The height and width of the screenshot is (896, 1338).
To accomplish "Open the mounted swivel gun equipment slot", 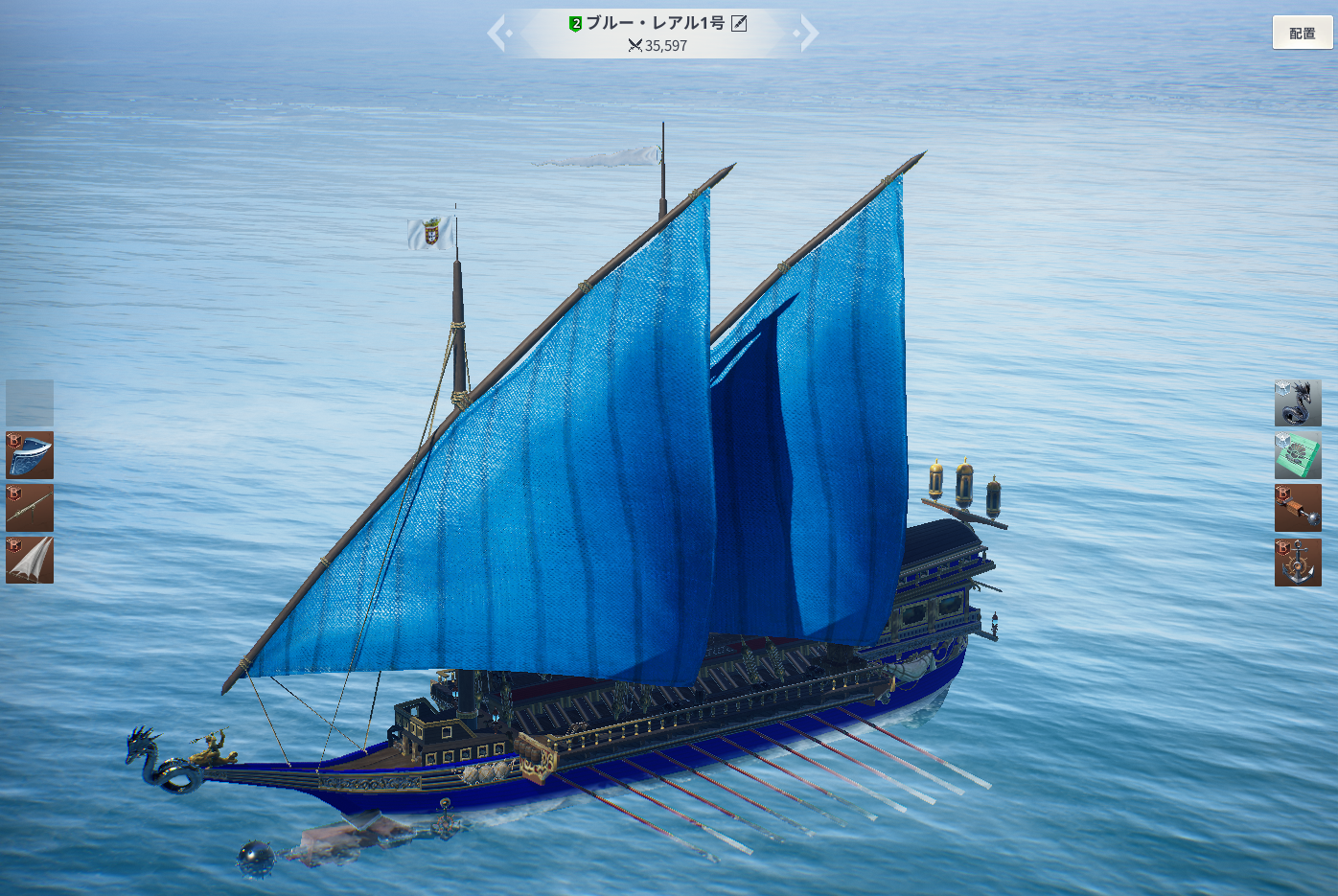I will point(30,508).
